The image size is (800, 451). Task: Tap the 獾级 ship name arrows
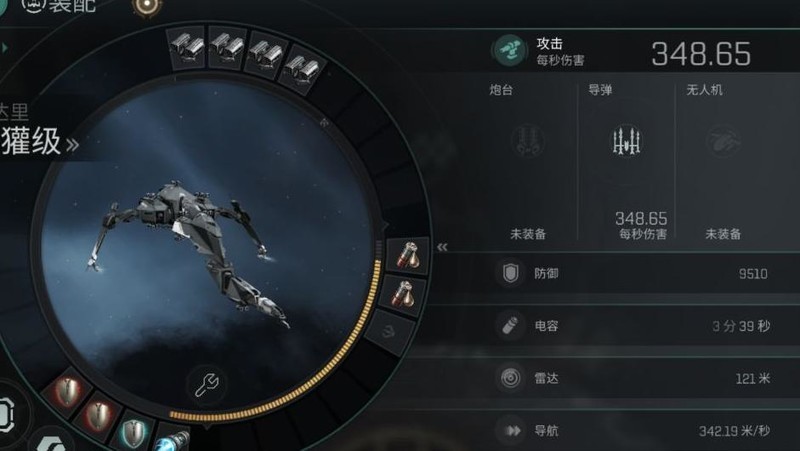click(x=72, y=145)
